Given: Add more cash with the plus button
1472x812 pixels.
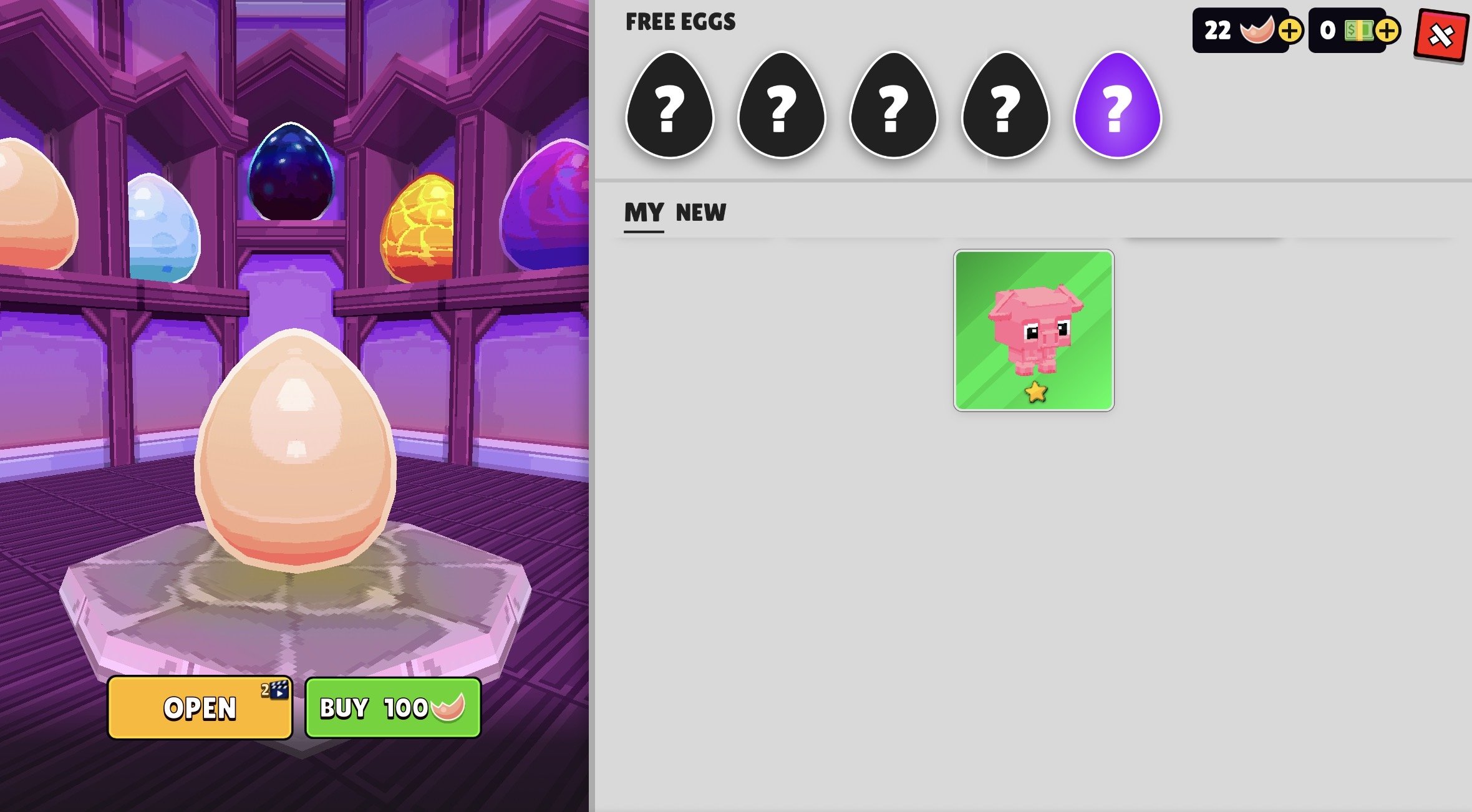Looking at the screenshot, I should click(1387, 31).
